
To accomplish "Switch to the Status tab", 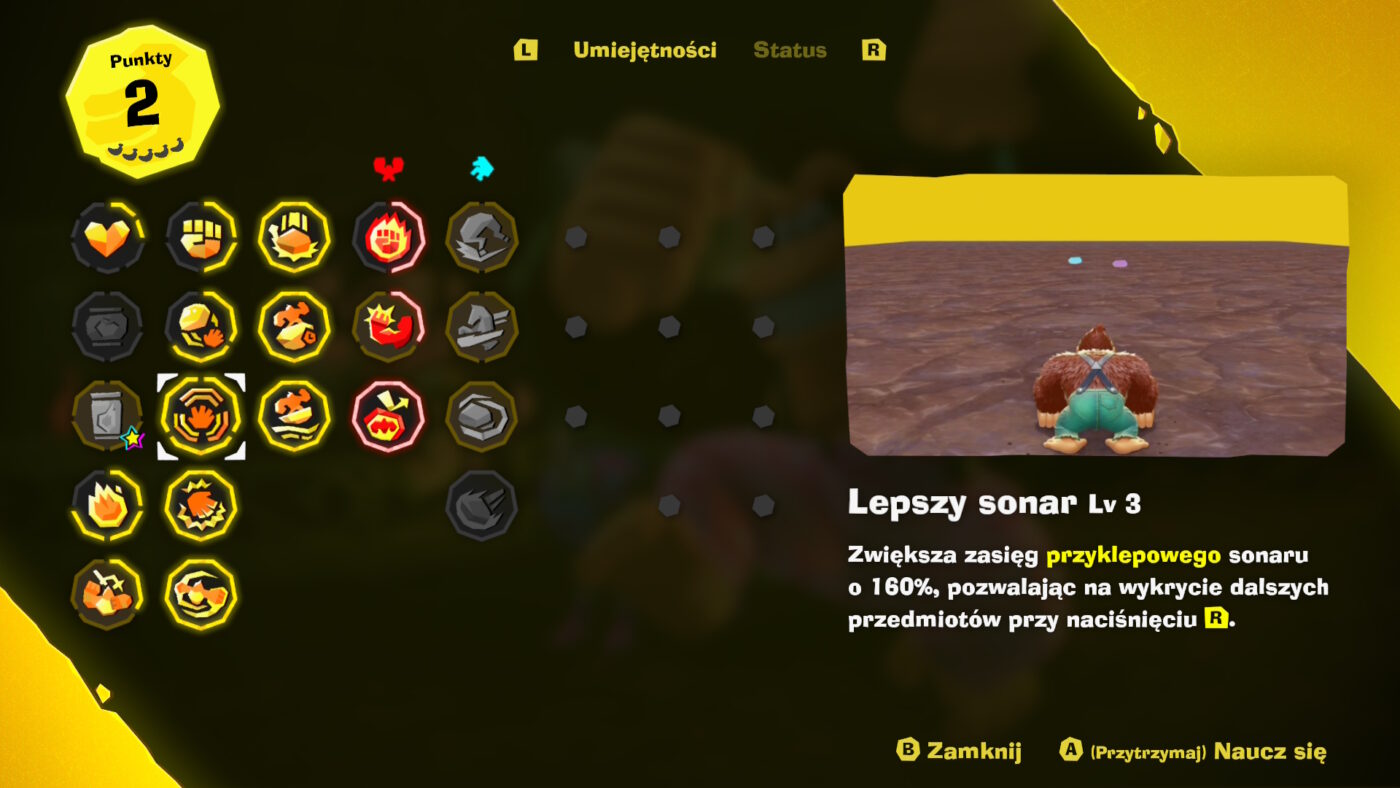I will click(789, 51).
